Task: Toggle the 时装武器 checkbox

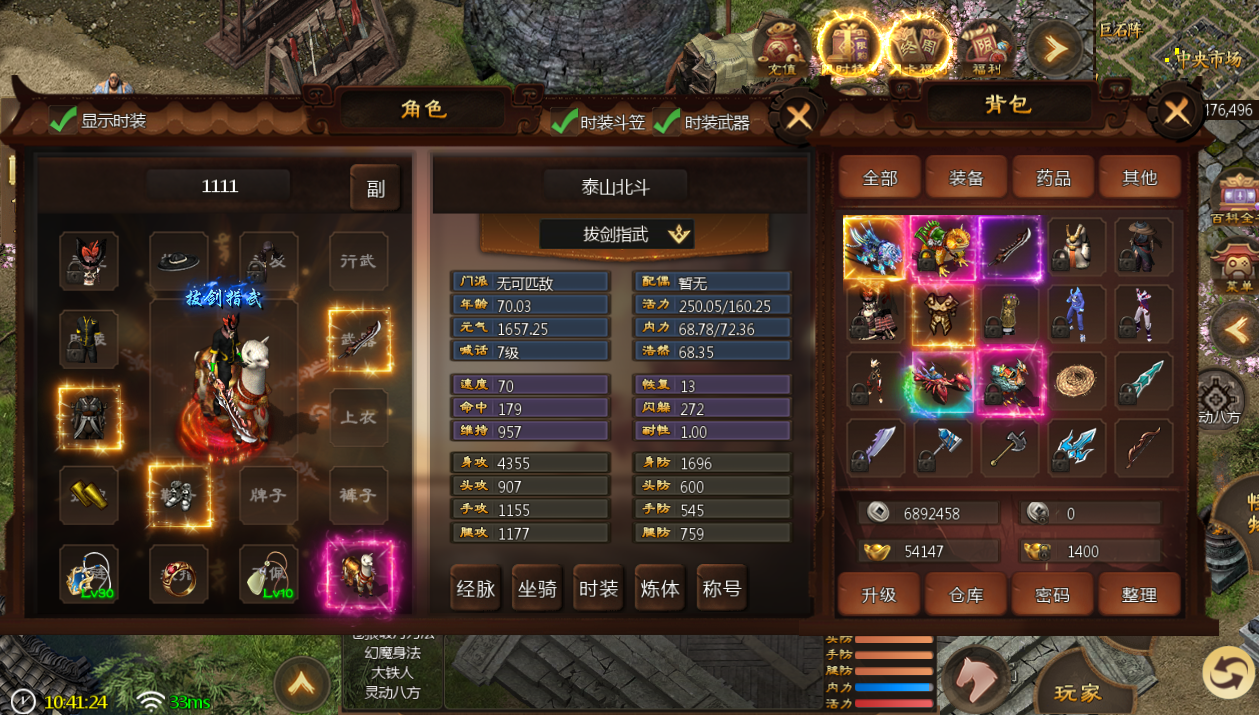Action: click(x=667, y=122)
